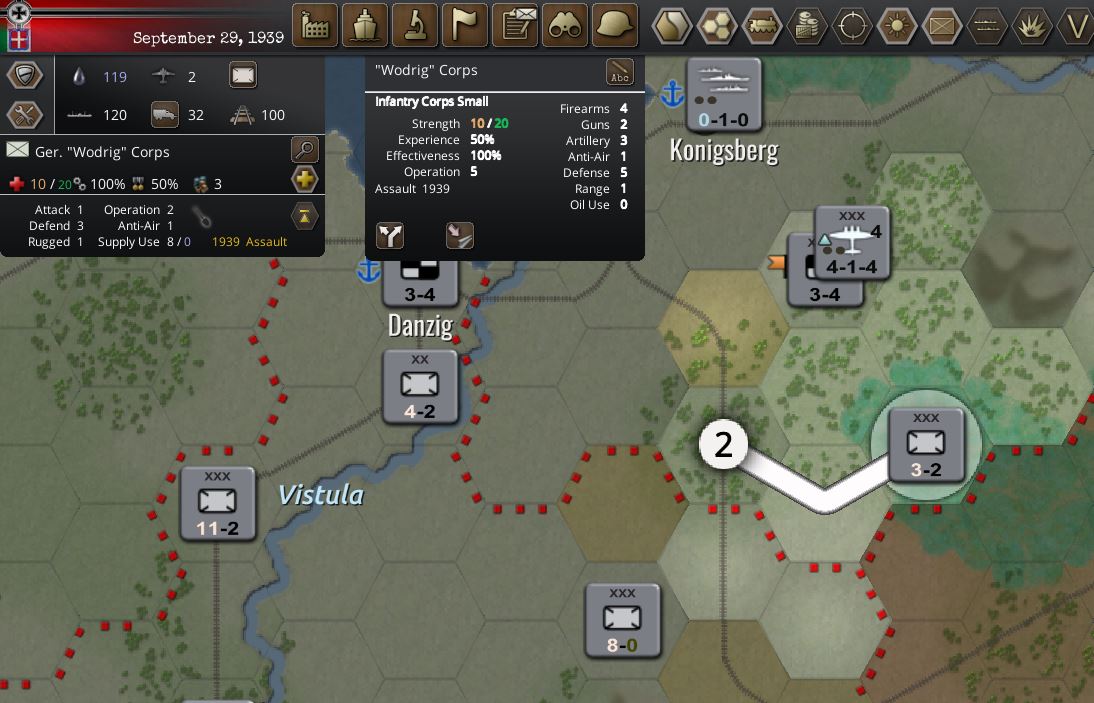
Task: Rename the Wodrig Corps with Abc button
Action: pos(620,72)
